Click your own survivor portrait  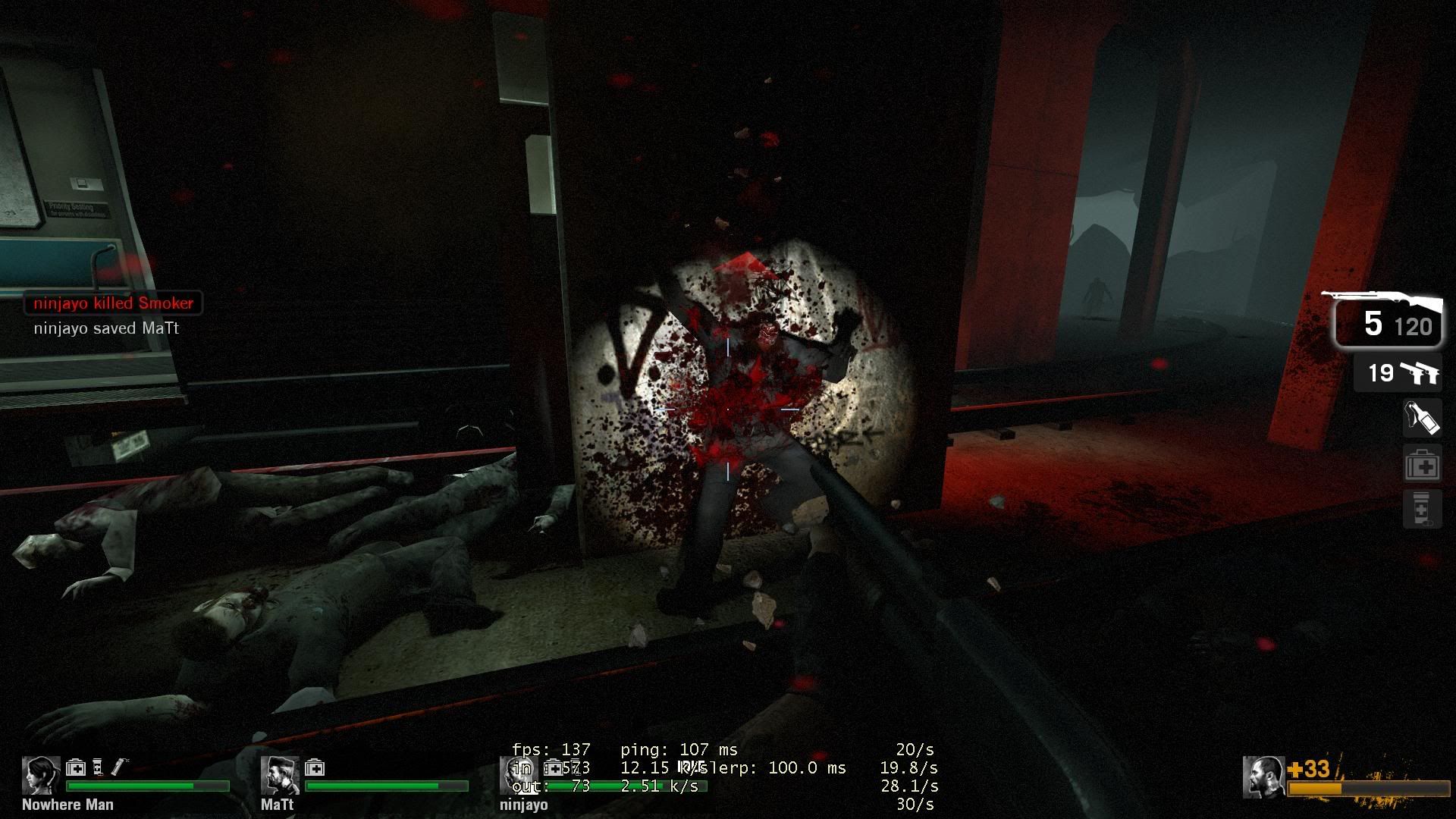[1263, 777]
